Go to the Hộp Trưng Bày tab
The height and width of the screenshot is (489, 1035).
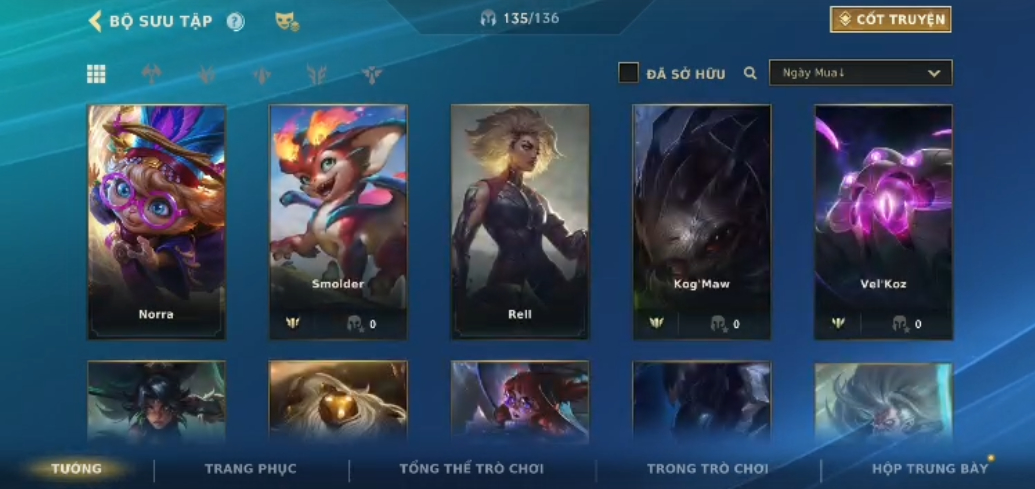[x=929, y=469]
